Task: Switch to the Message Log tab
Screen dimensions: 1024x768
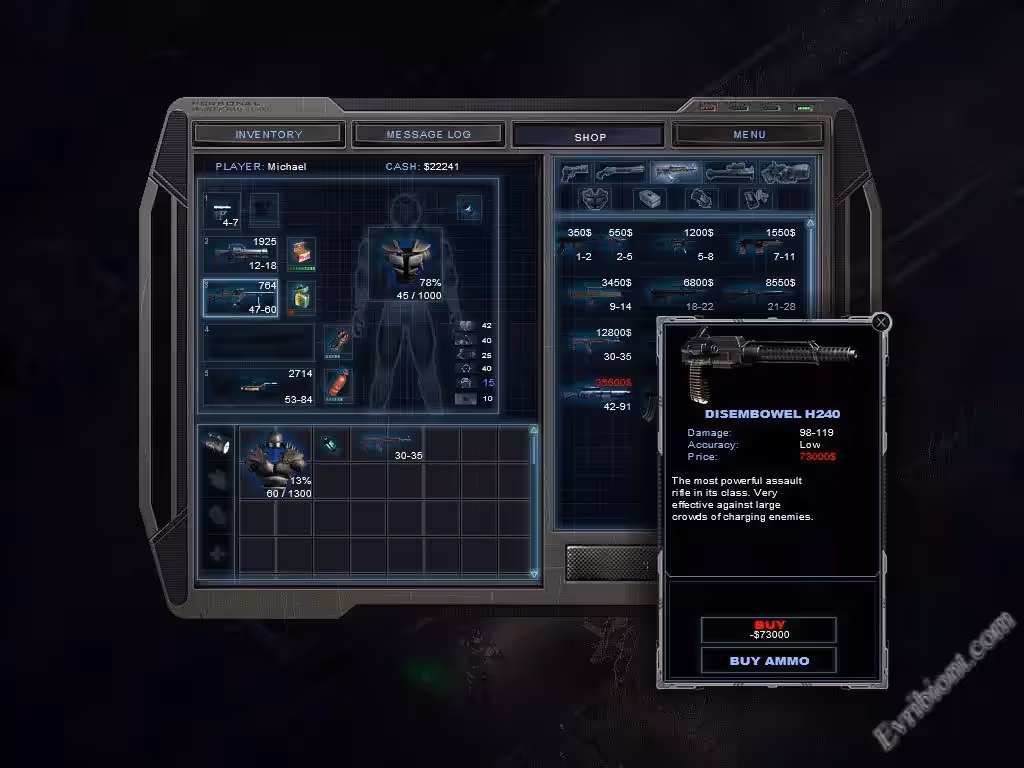Action: [x=428, y=134]
